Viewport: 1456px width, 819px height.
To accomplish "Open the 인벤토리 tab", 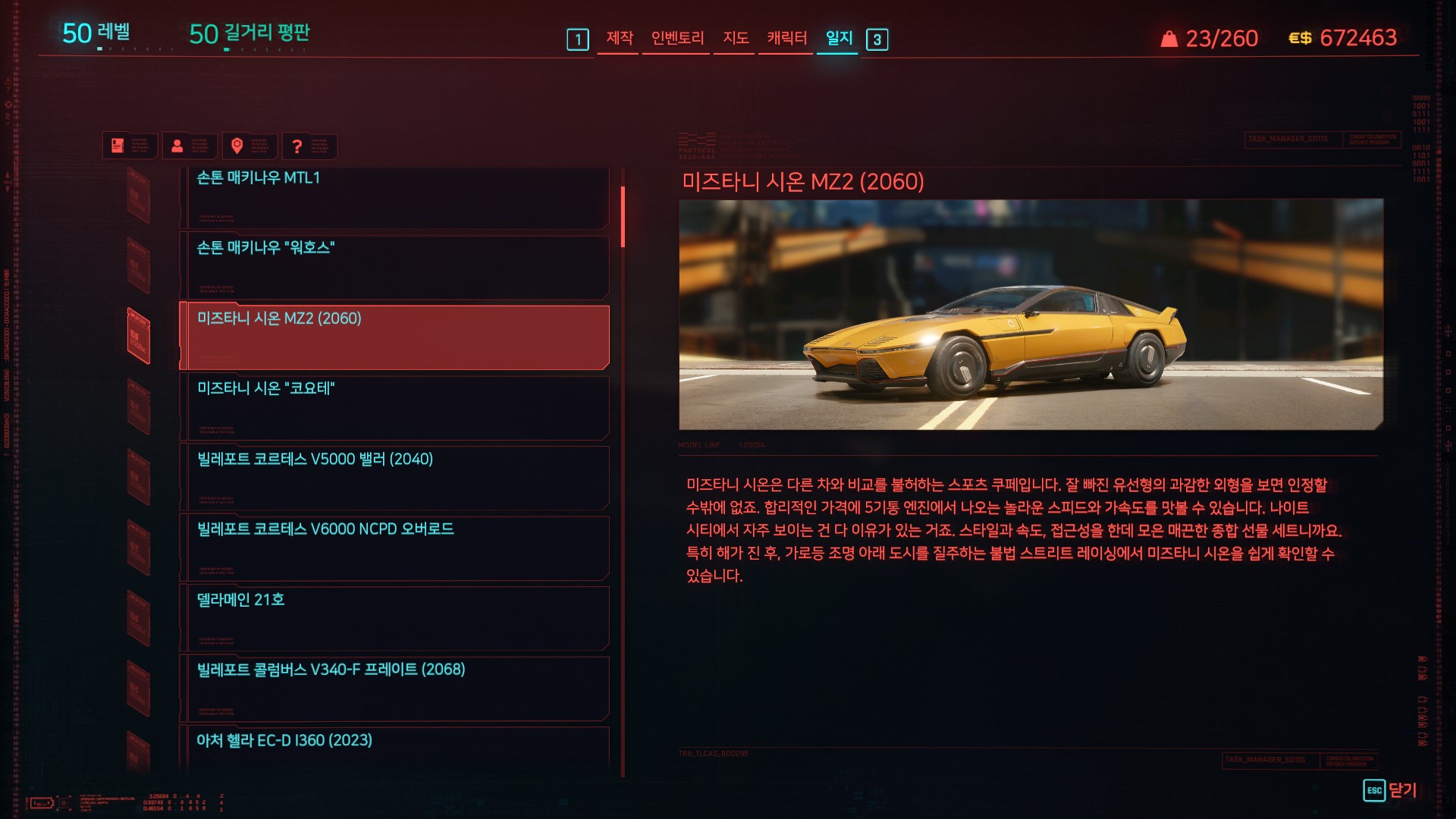I will tap(677, 38).
